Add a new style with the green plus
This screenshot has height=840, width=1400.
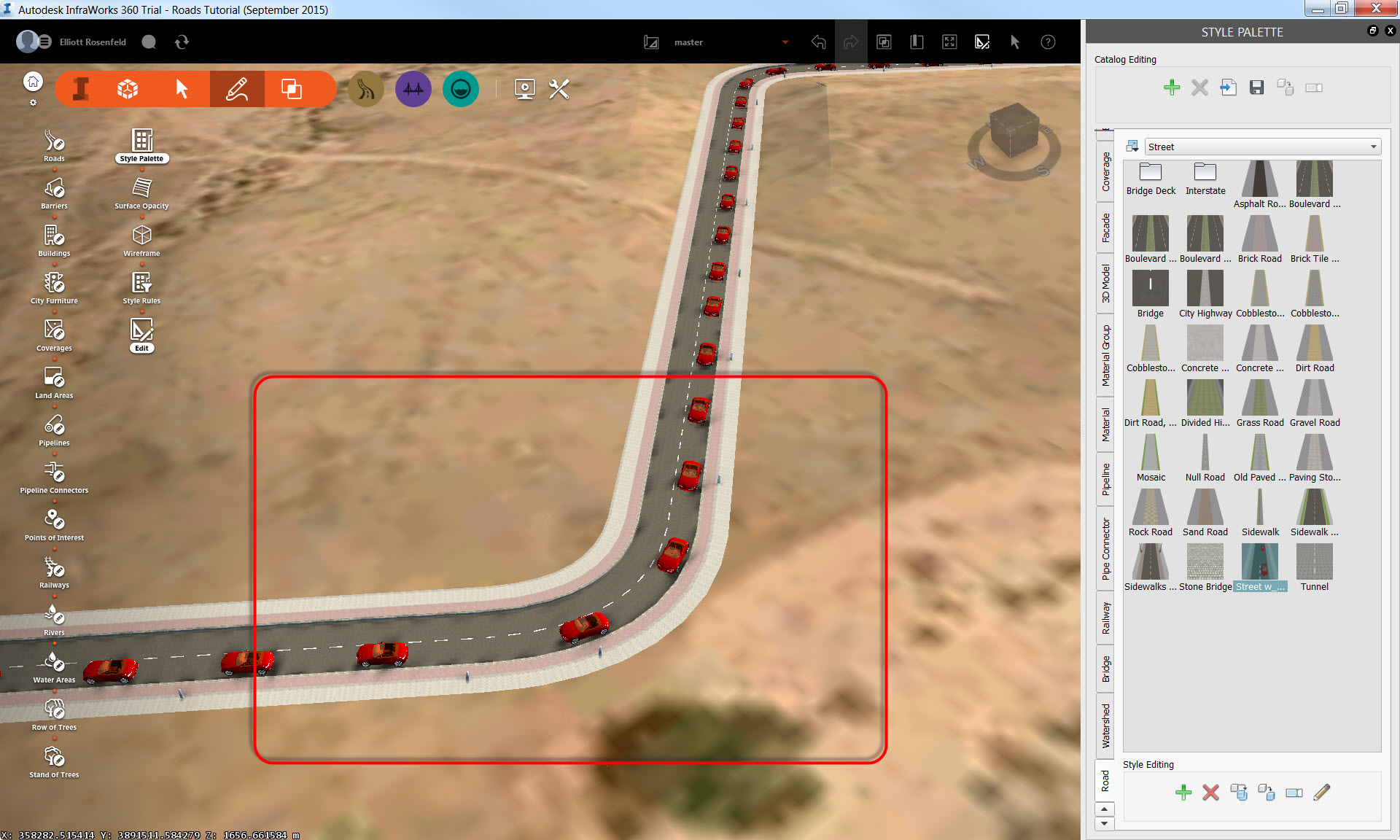click(x=1172, y=87)
